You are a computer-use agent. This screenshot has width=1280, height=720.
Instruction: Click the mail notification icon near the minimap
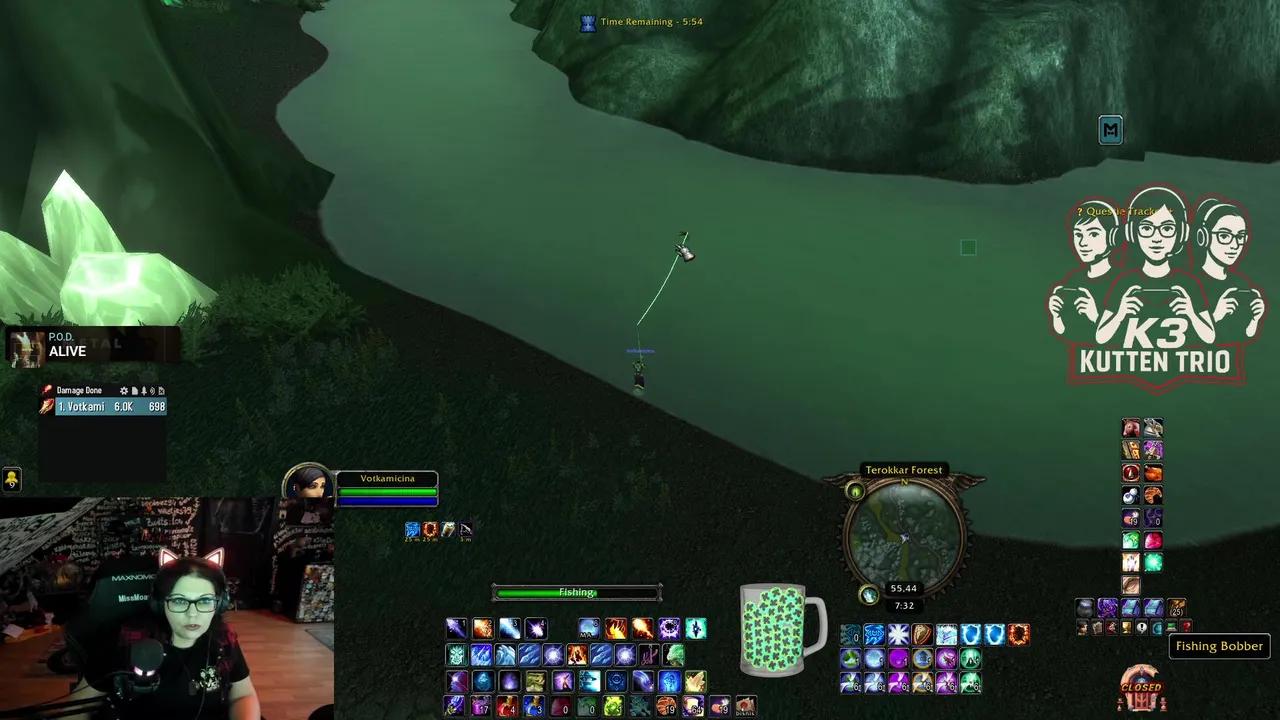point(1111,130)
